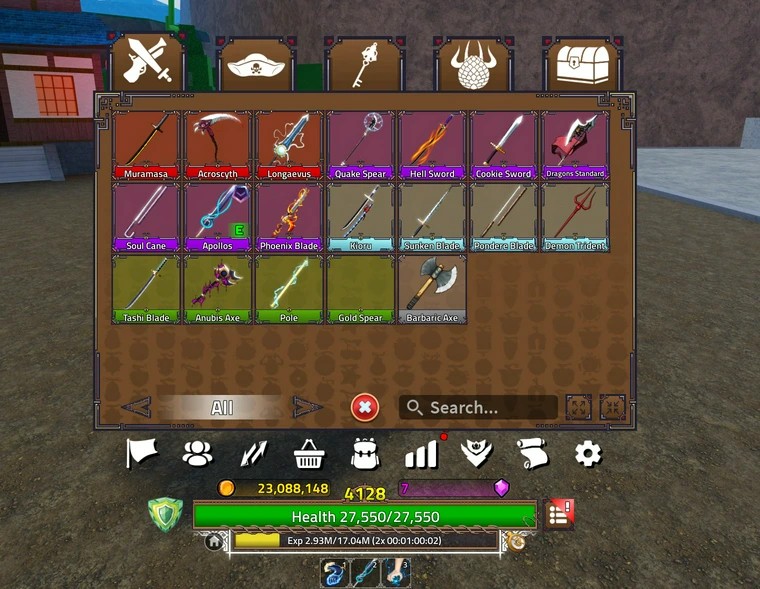Open the pirate hat category tab
This screenshot has height=589, width=760.
point(255,65)
